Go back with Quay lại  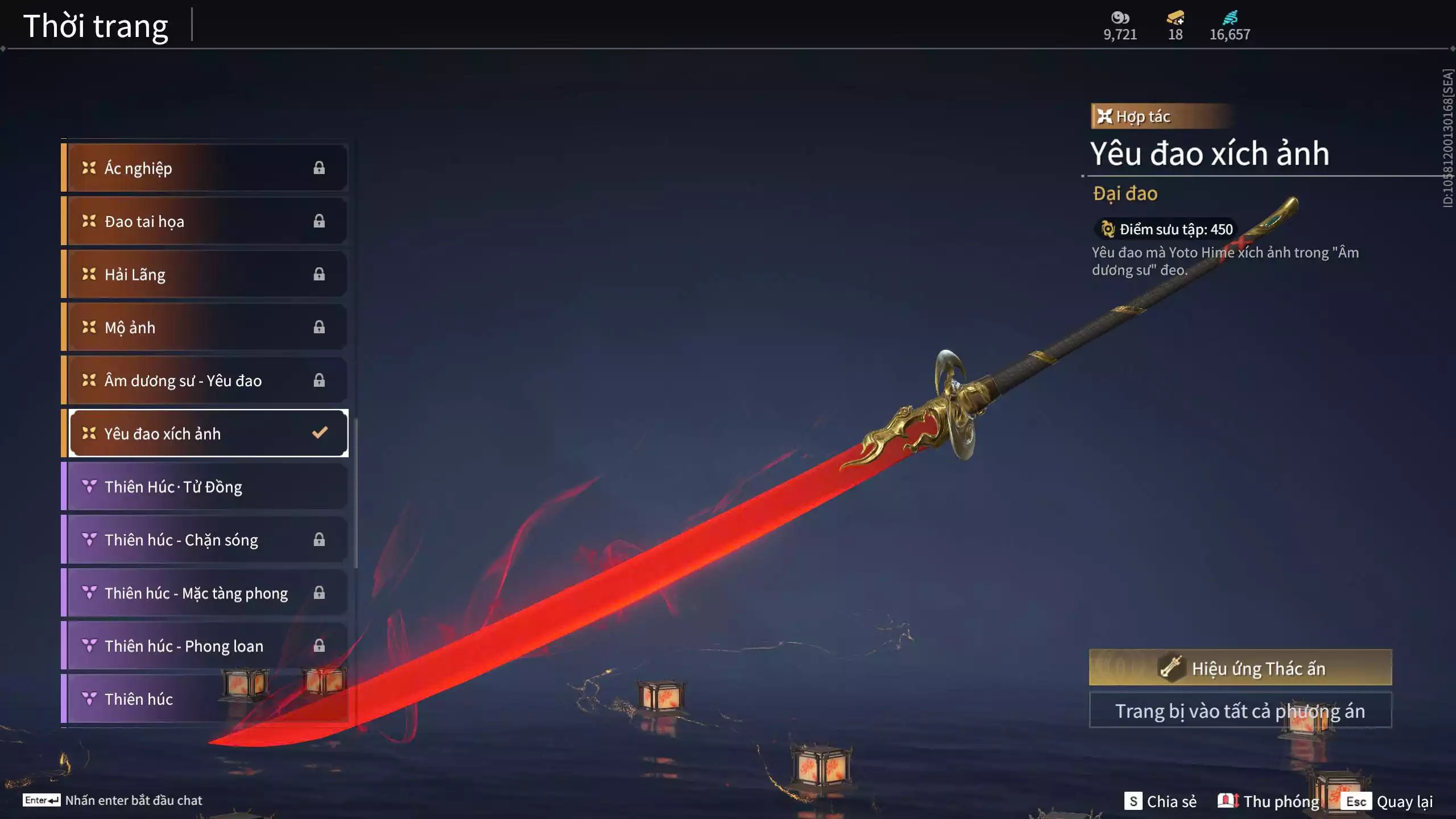[1389, 801]
